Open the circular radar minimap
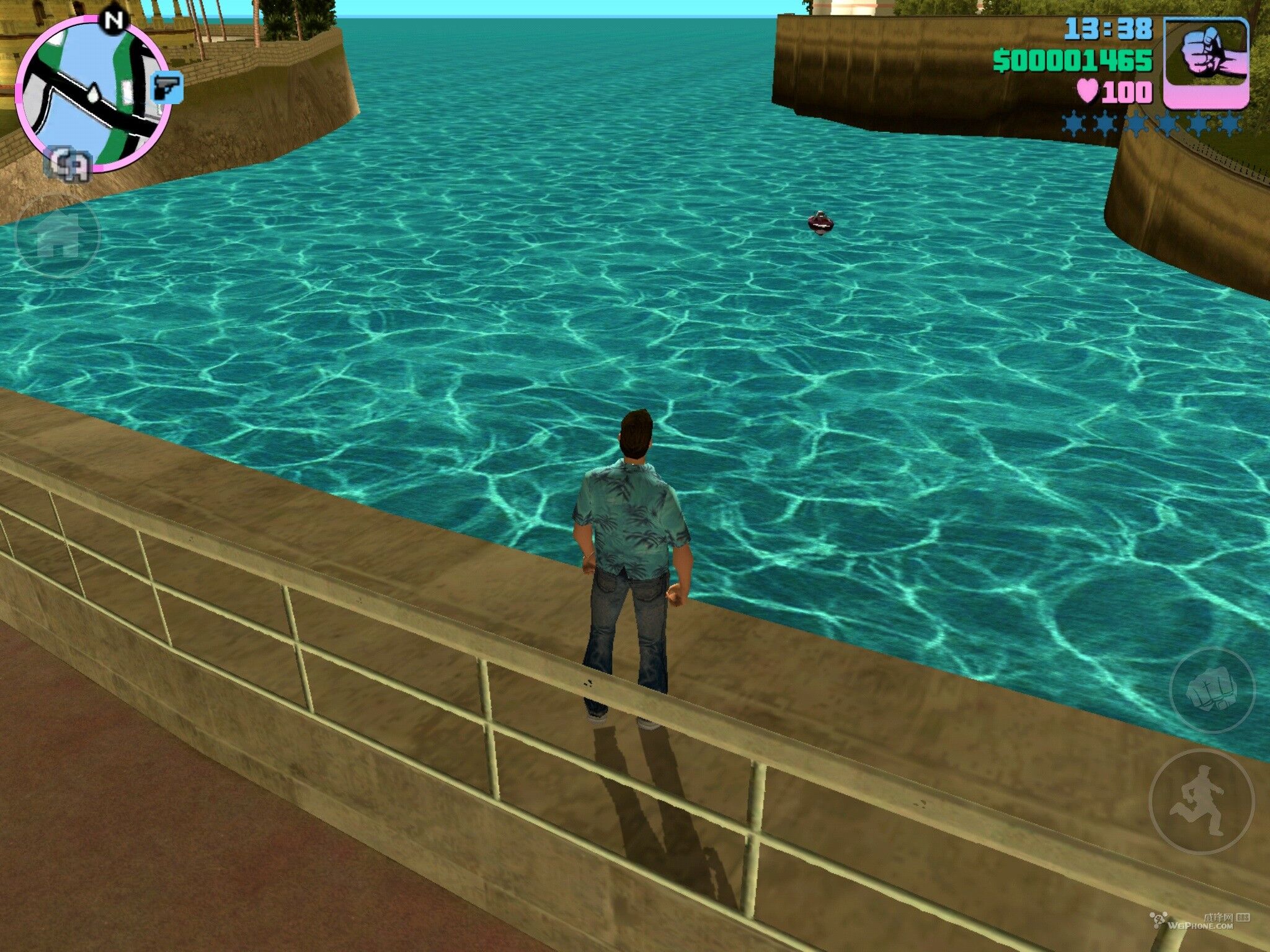The image size is (1270, 952). tap(92, 93)
